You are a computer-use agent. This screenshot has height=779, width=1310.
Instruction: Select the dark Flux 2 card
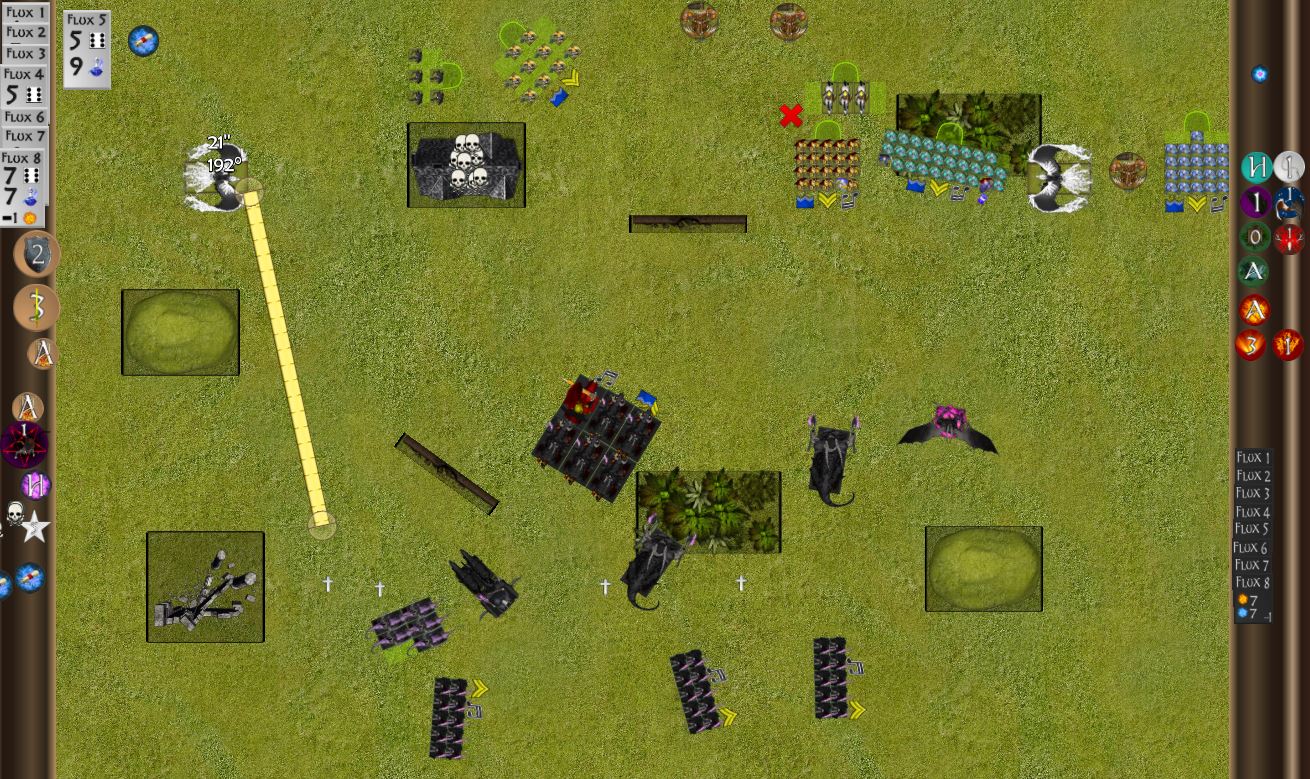point(1253,476)
